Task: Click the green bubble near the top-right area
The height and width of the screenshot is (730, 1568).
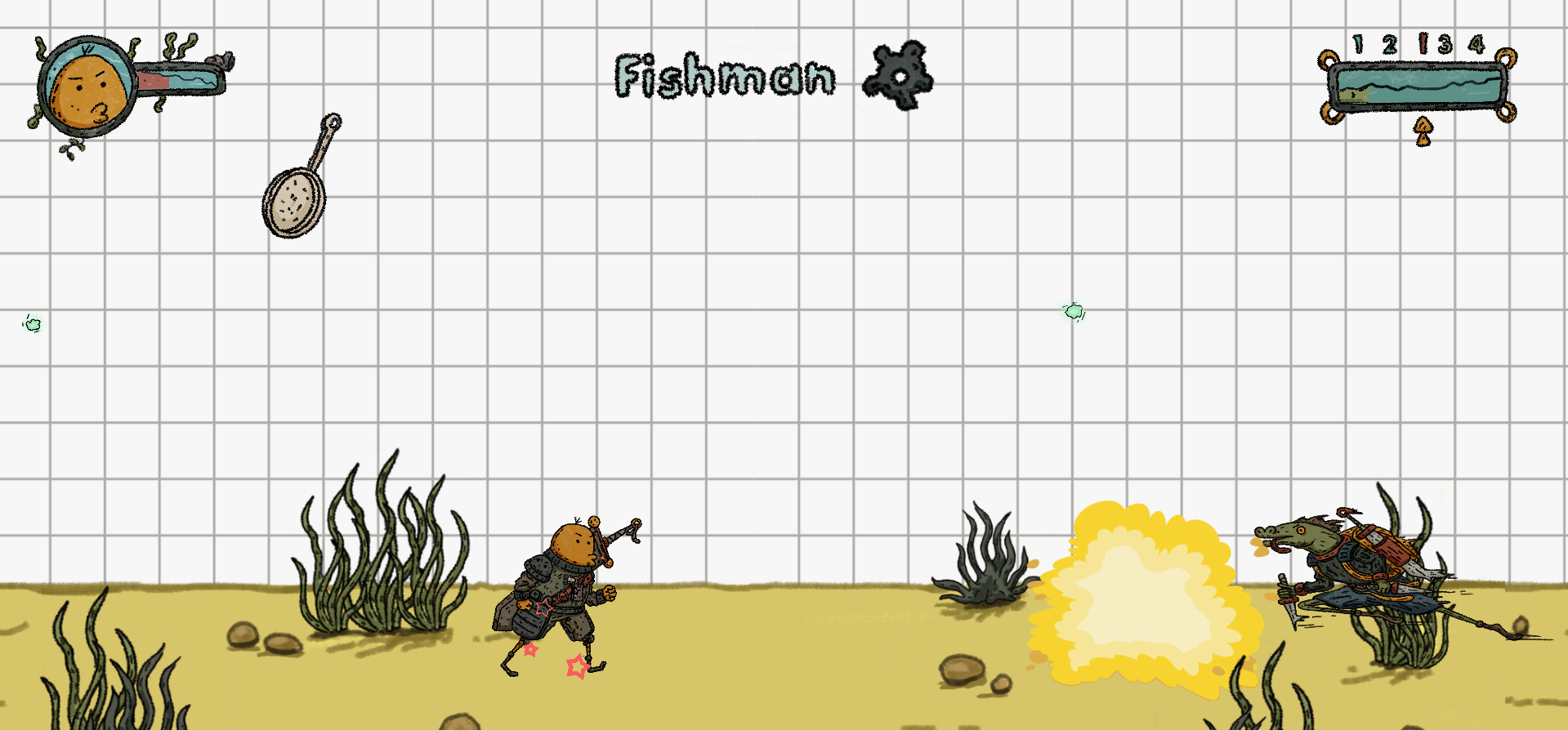Action: click(1072, 310)
